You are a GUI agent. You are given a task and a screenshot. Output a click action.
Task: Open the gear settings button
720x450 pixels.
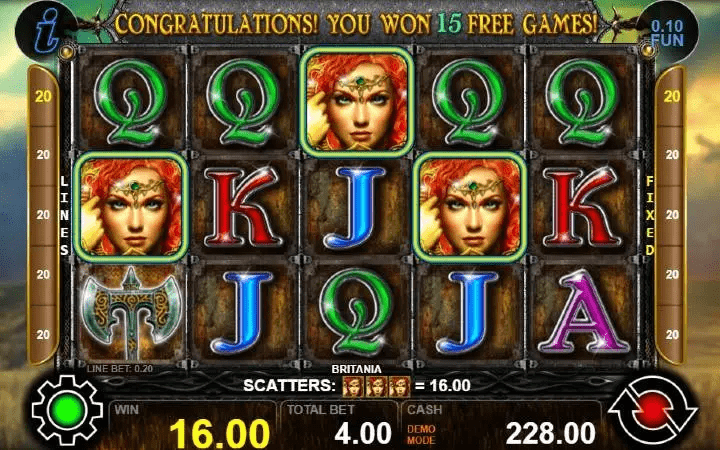67,409
